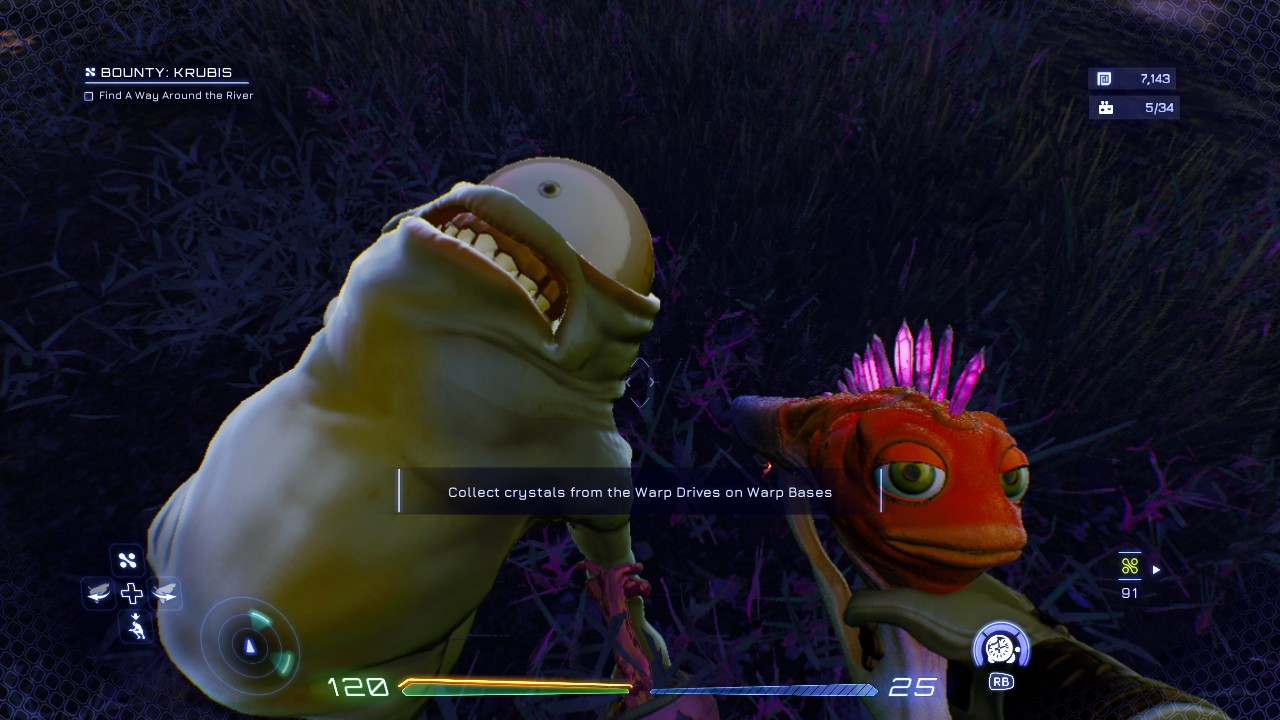This screenshot has height=720, width=1280.
Task: Activate the crouching figure ability icon
Action: [136, 628]
